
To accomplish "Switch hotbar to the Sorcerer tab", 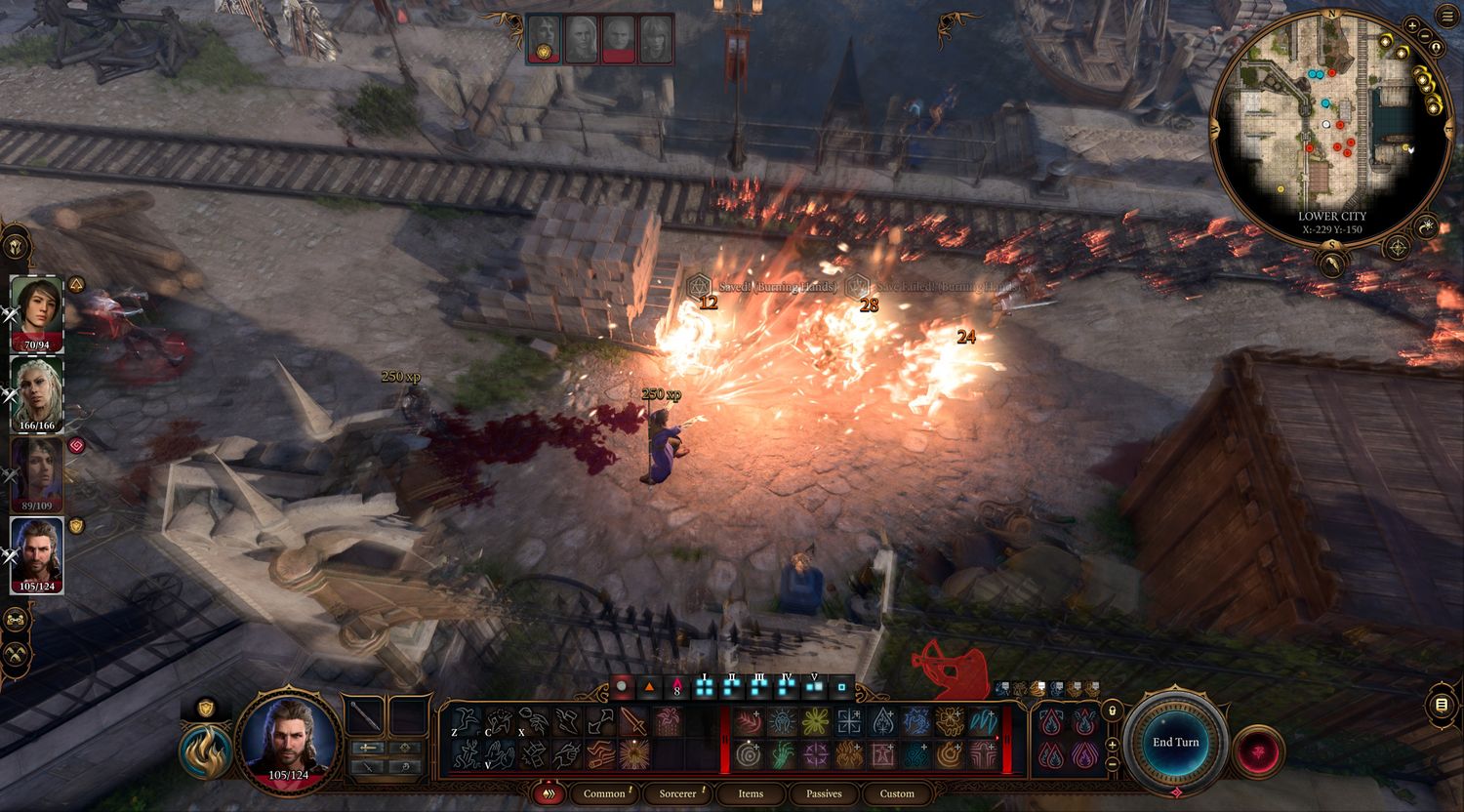I will [x=677, y=793].
